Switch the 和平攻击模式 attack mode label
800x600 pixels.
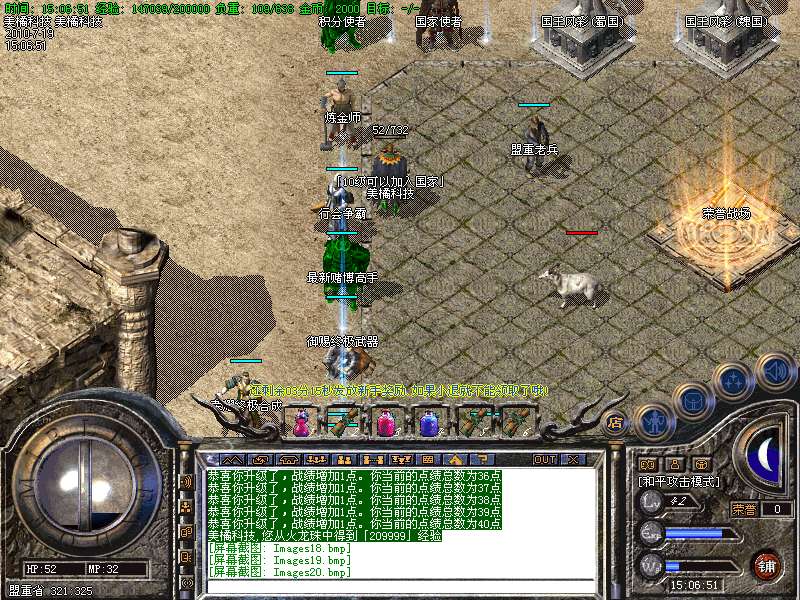point(680,481)
